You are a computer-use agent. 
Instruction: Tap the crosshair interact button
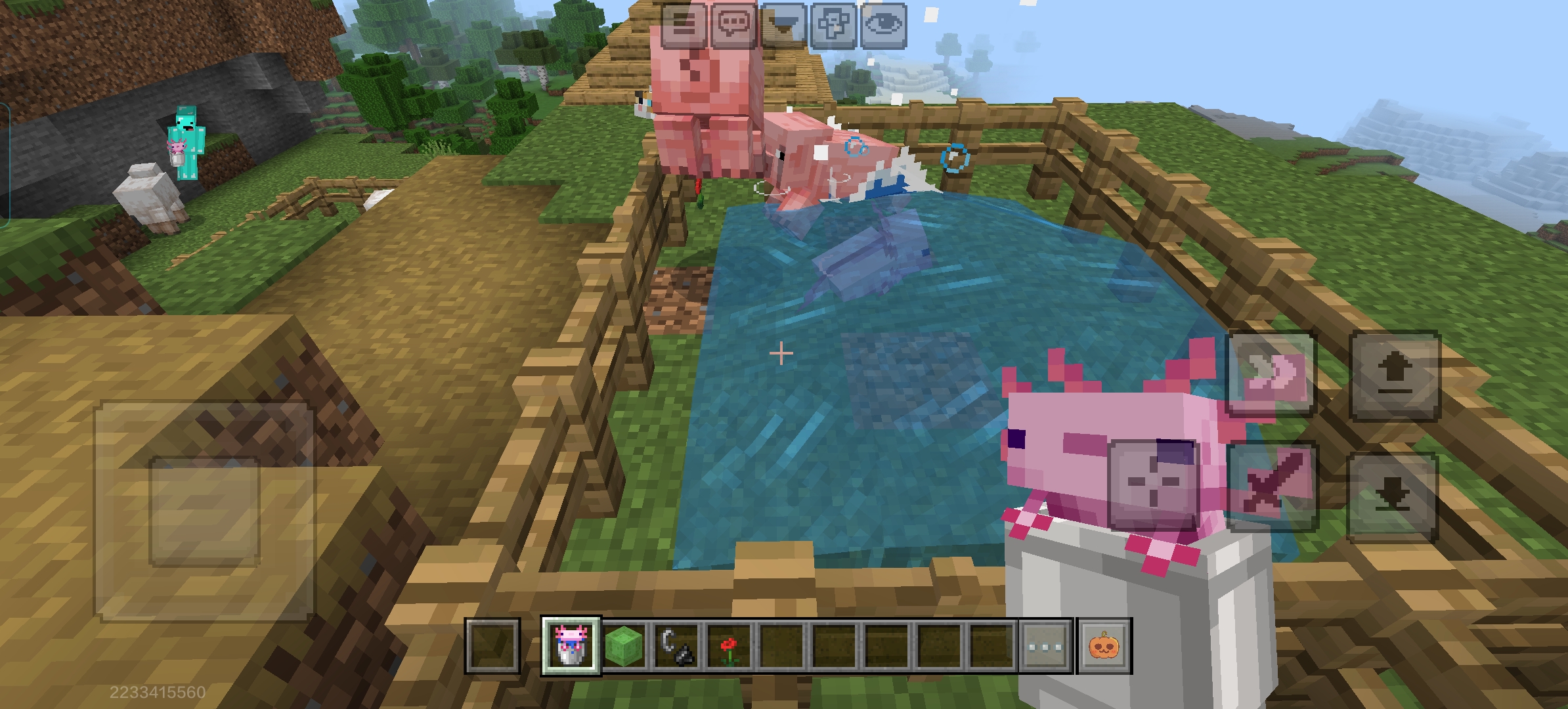pyautogui.click(x=1154, y=485)
